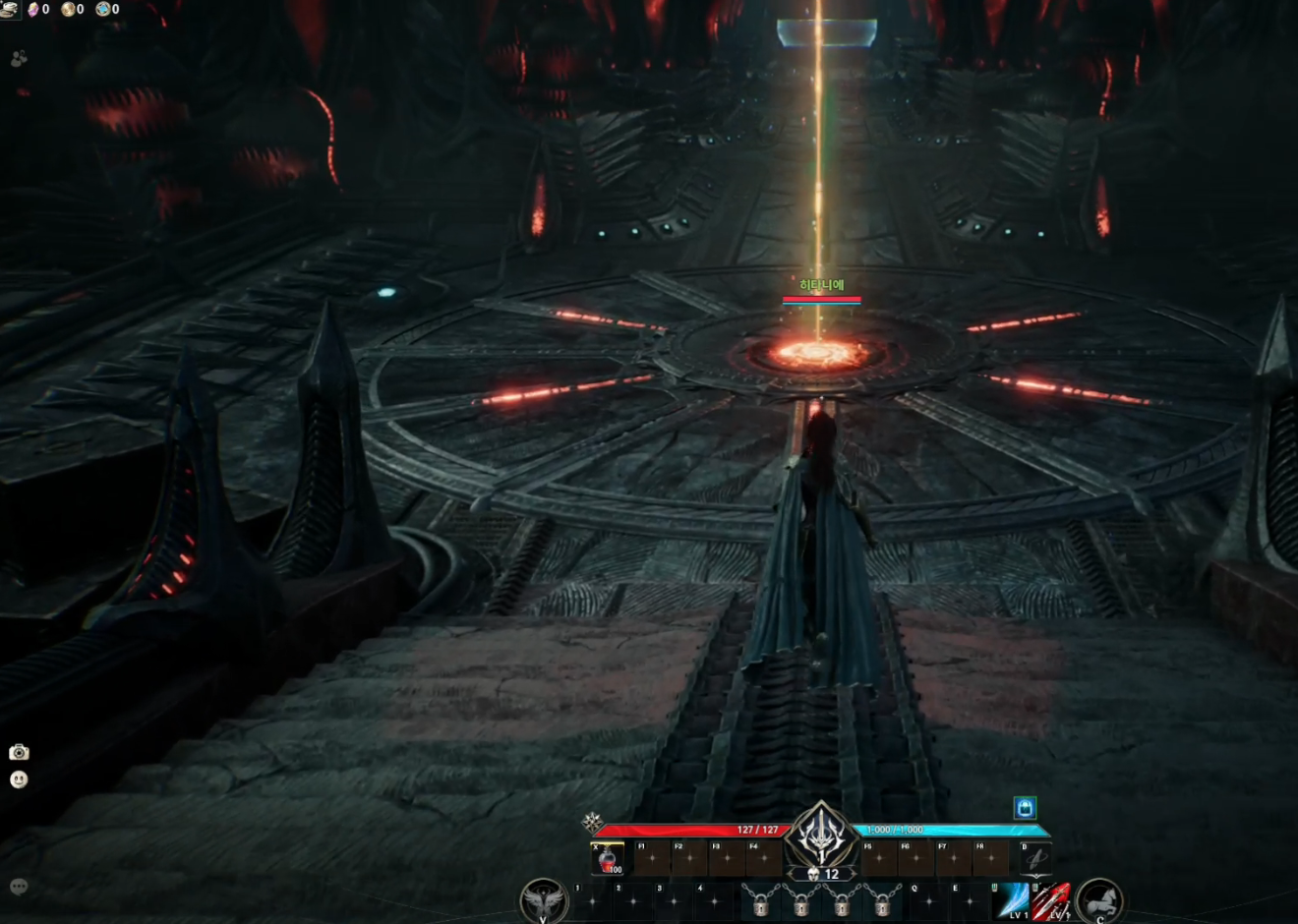Open the class emblem at bar center
This screenshot has height=924, width=1298.
tap(821, 836)
